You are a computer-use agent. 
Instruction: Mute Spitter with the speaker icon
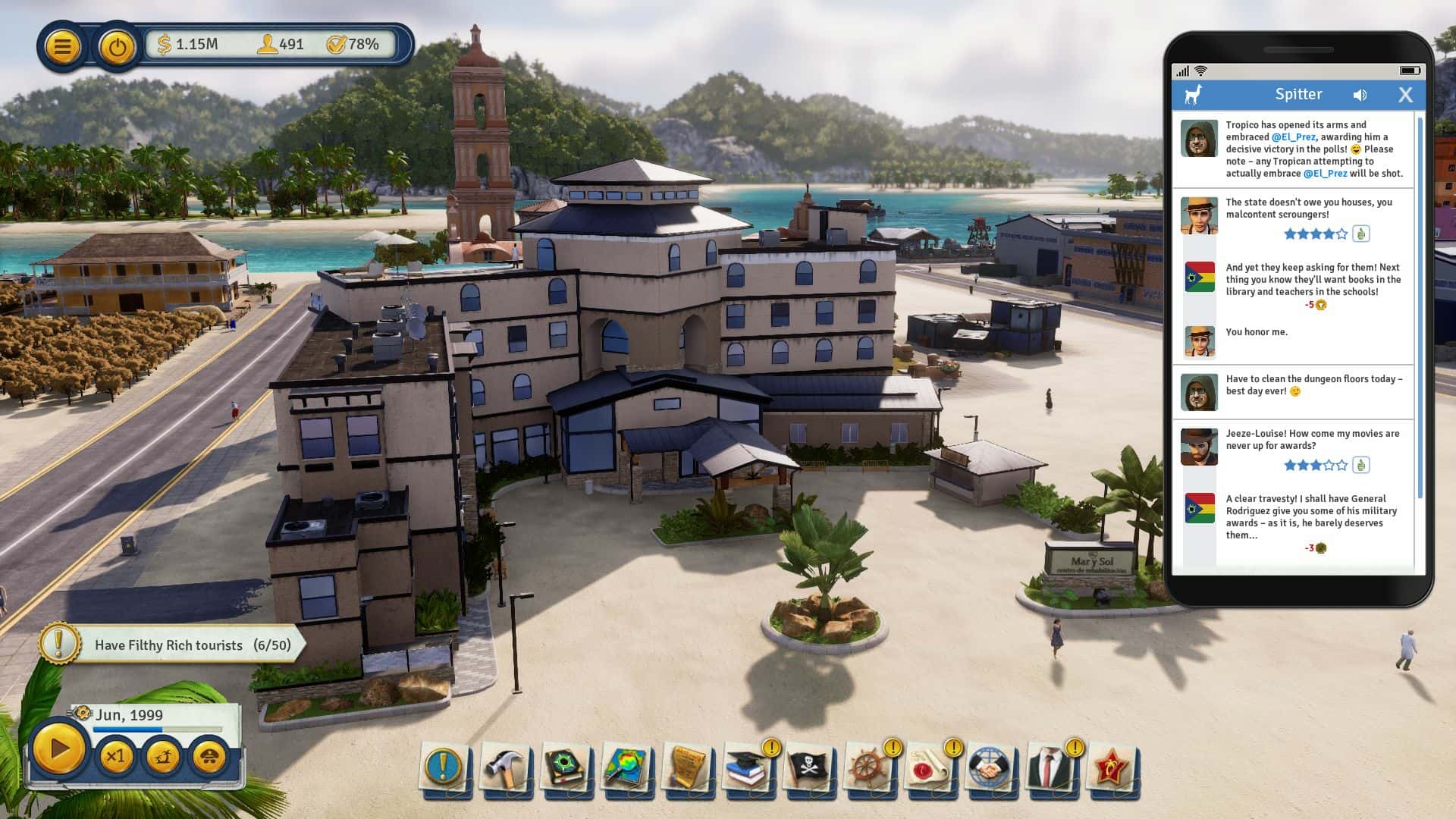pyautogui.click(x=1360, y=94)
